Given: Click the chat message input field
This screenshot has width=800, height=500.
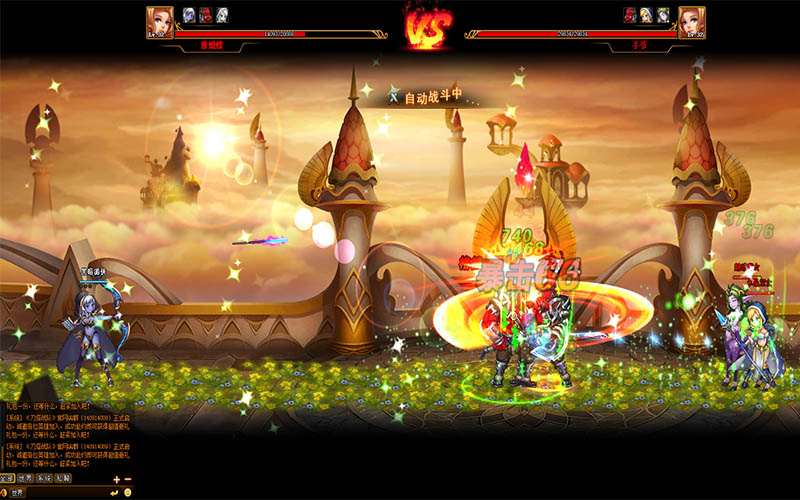Looking at the screenshot, I should (65, 492).
